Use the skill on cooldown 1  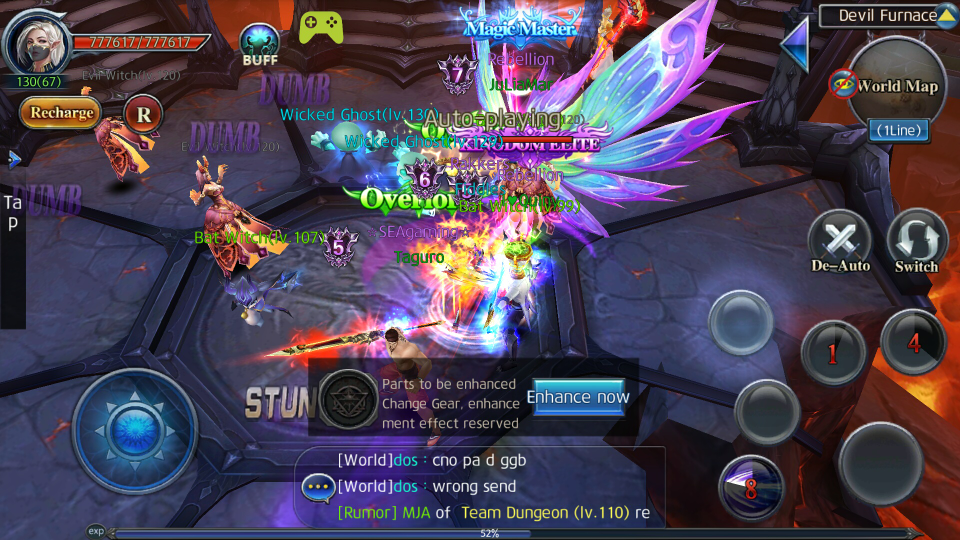tap(832, 351)
